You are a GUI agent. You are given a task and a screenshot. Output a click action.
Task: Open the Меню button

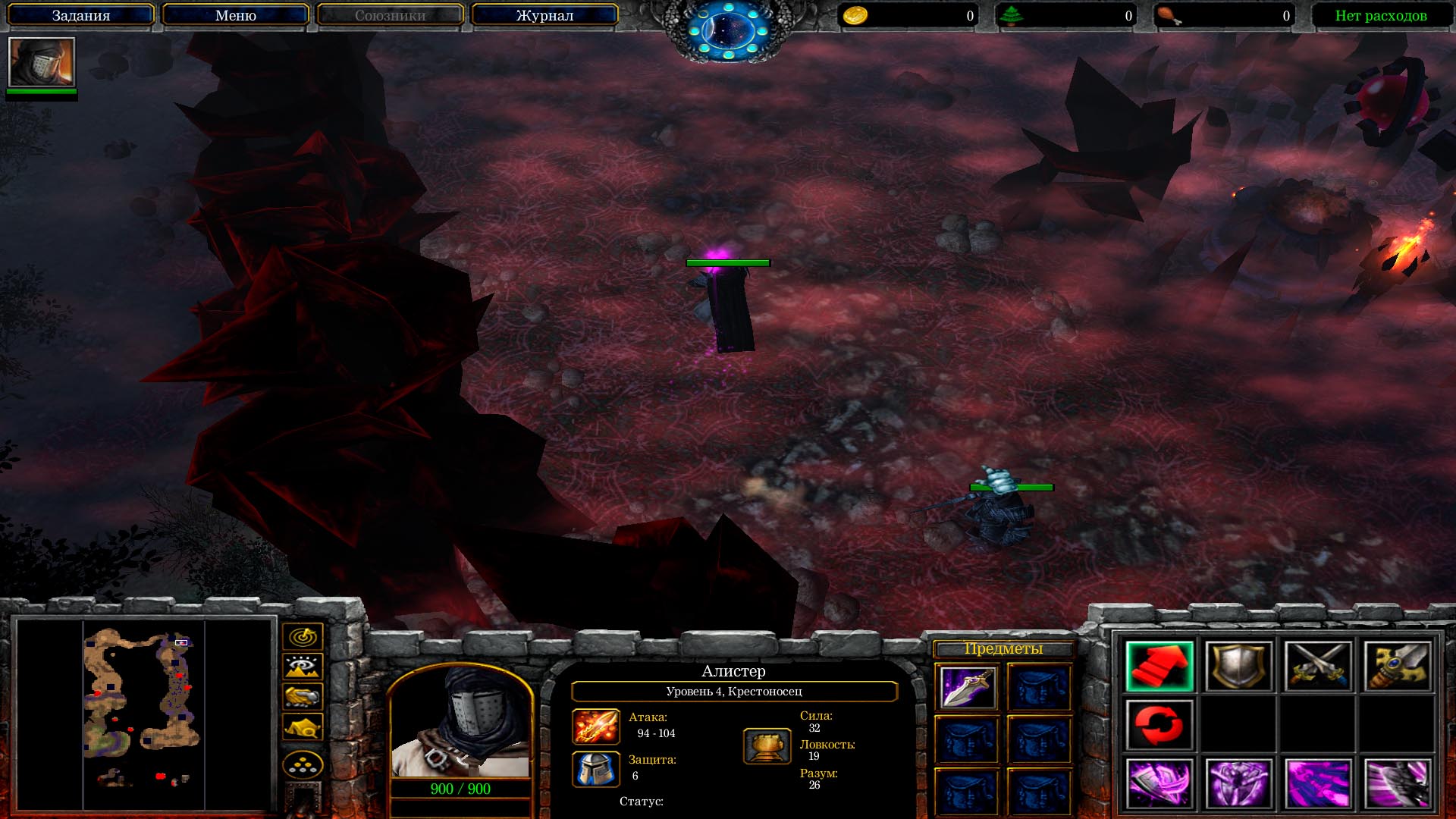pos(235,15)
